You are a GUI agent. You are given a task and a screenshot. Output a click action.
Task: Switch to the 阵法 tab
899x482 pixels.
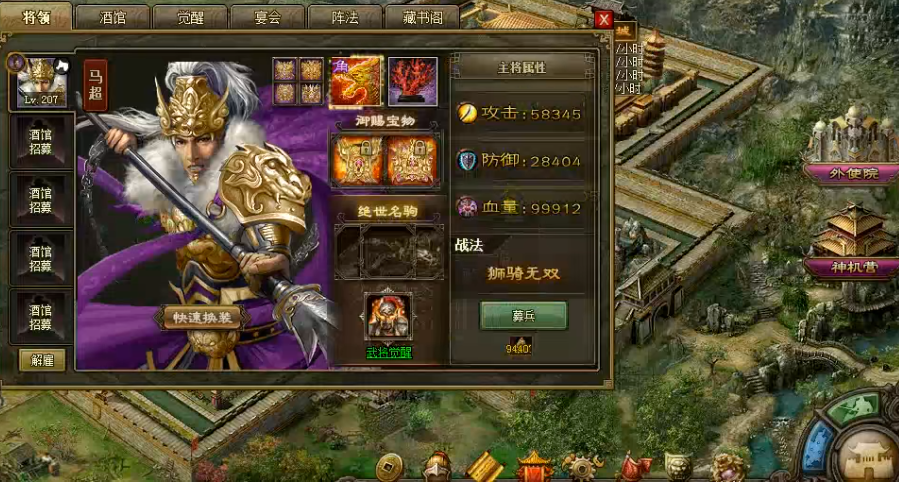tap(345, 16)
